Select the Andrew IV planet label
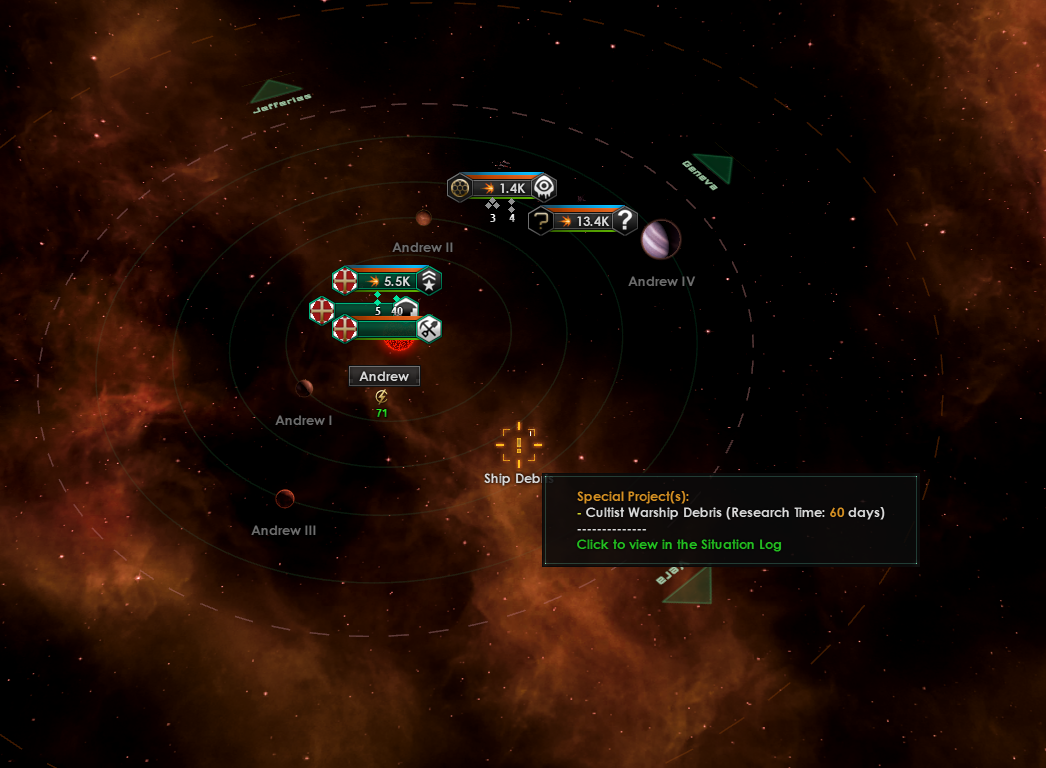Image resolution: width=1046 pixels, height=768 pixels. click(x=661, y=282)
